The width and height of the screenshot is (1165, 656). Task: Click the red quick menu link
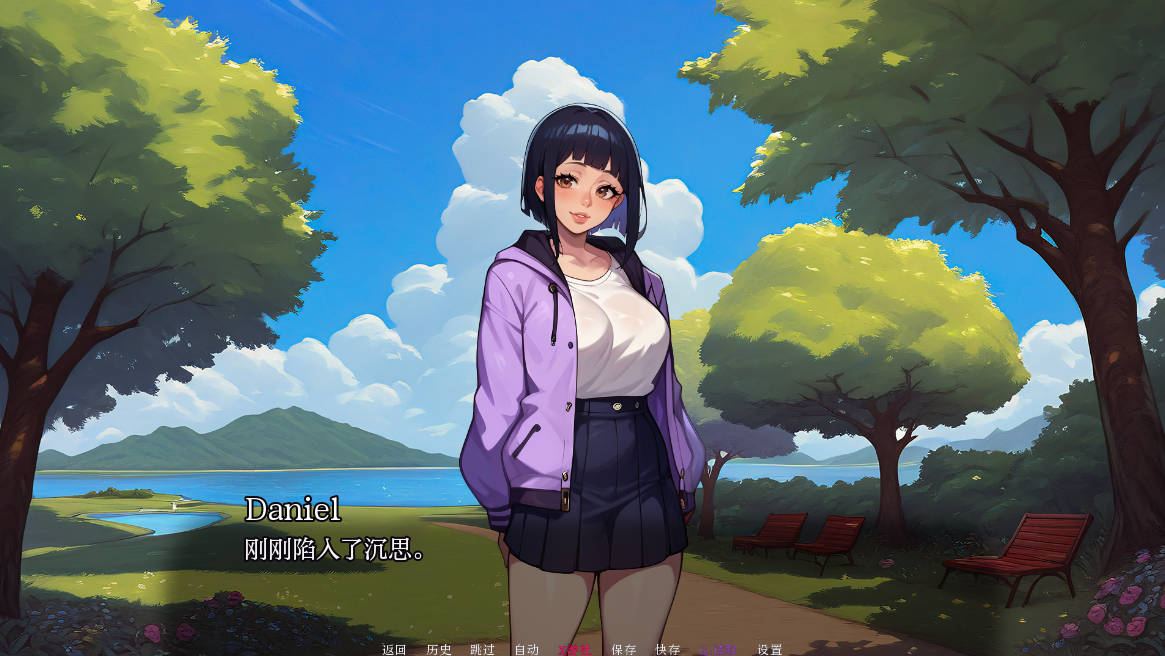point(575,649)
